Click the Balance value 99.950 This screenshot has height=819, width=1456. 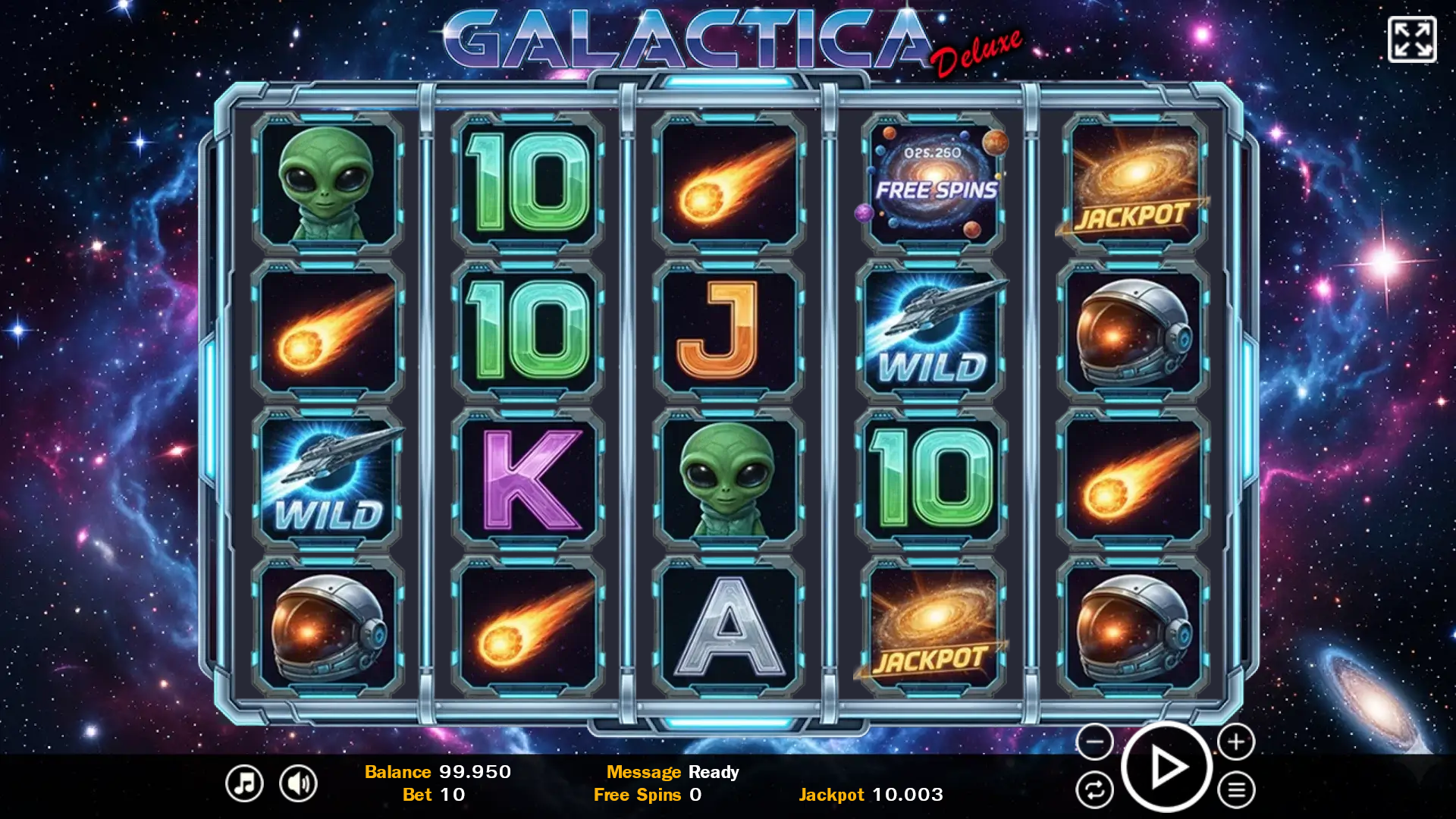click(x=475, y=772)
